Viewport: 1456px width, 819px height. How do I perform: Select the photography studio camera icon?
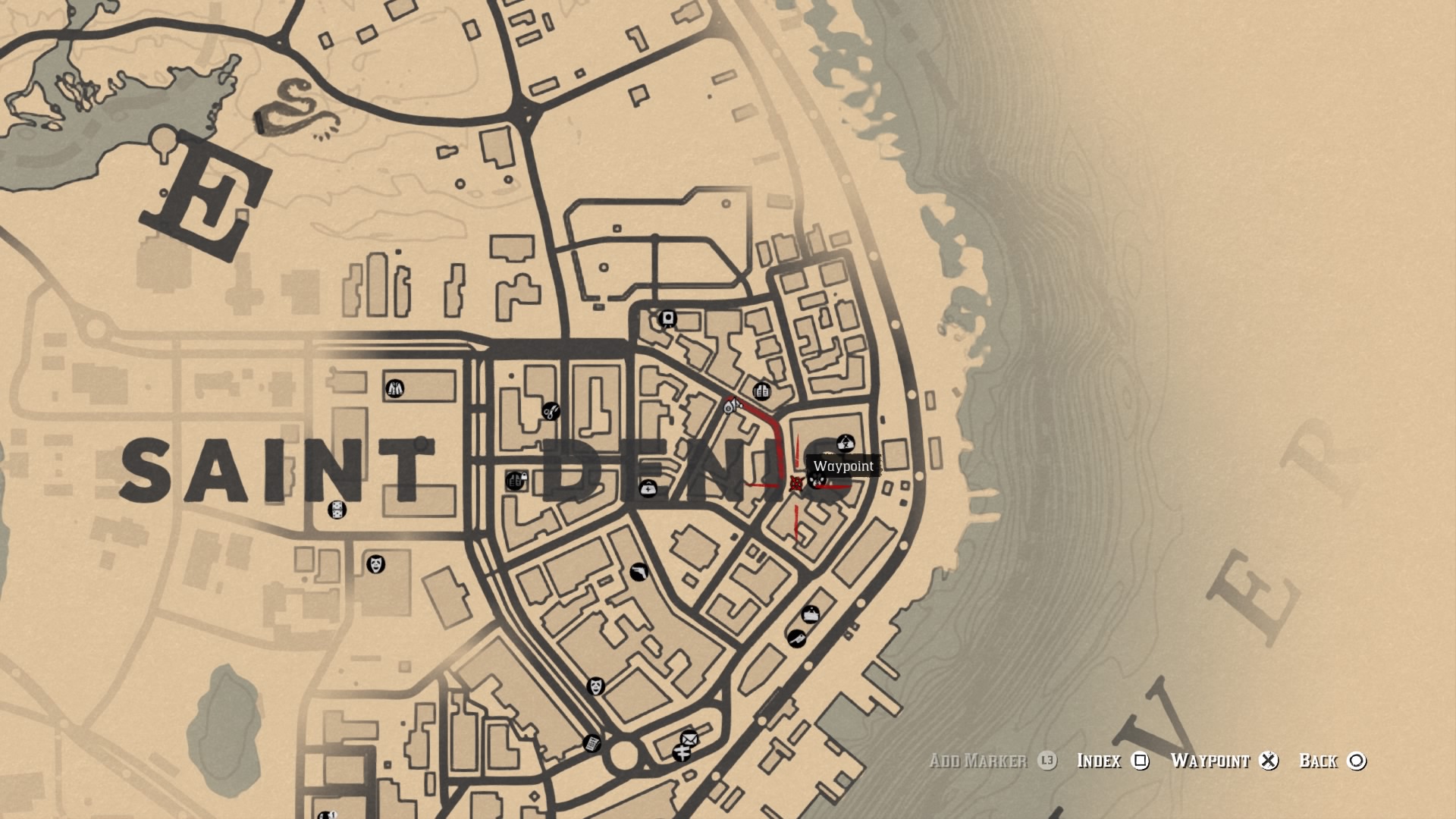click(x=667, y=318)
